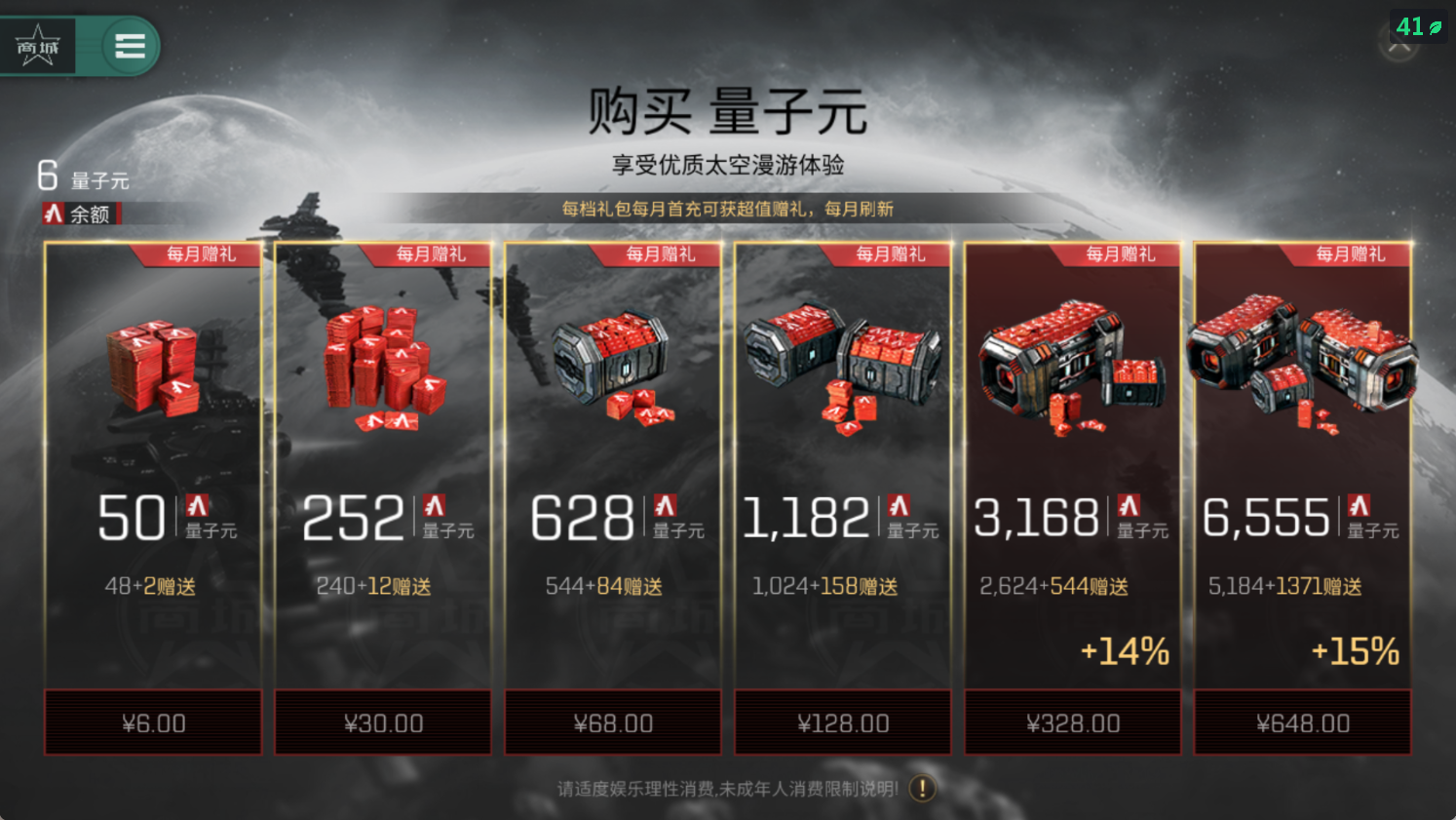Click the ¥328.00 purchase button
This screenshot has height=820, width=1456.
click(x=1072, y=722)
